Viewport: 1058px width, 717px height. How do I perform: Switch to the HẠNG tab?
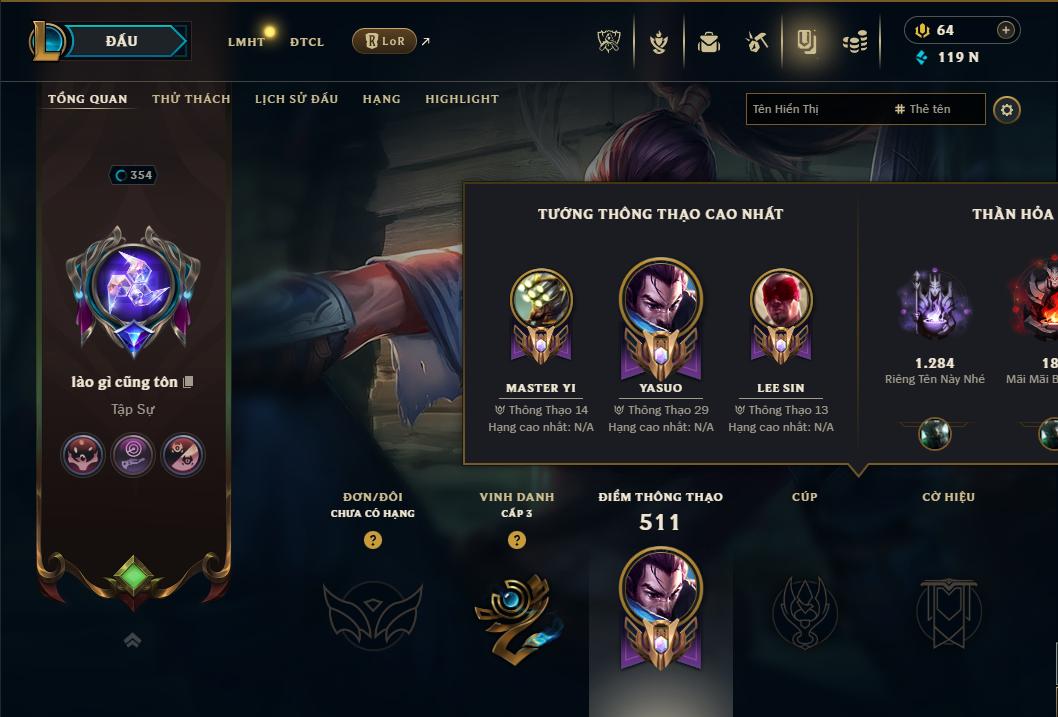pos(381,99)
